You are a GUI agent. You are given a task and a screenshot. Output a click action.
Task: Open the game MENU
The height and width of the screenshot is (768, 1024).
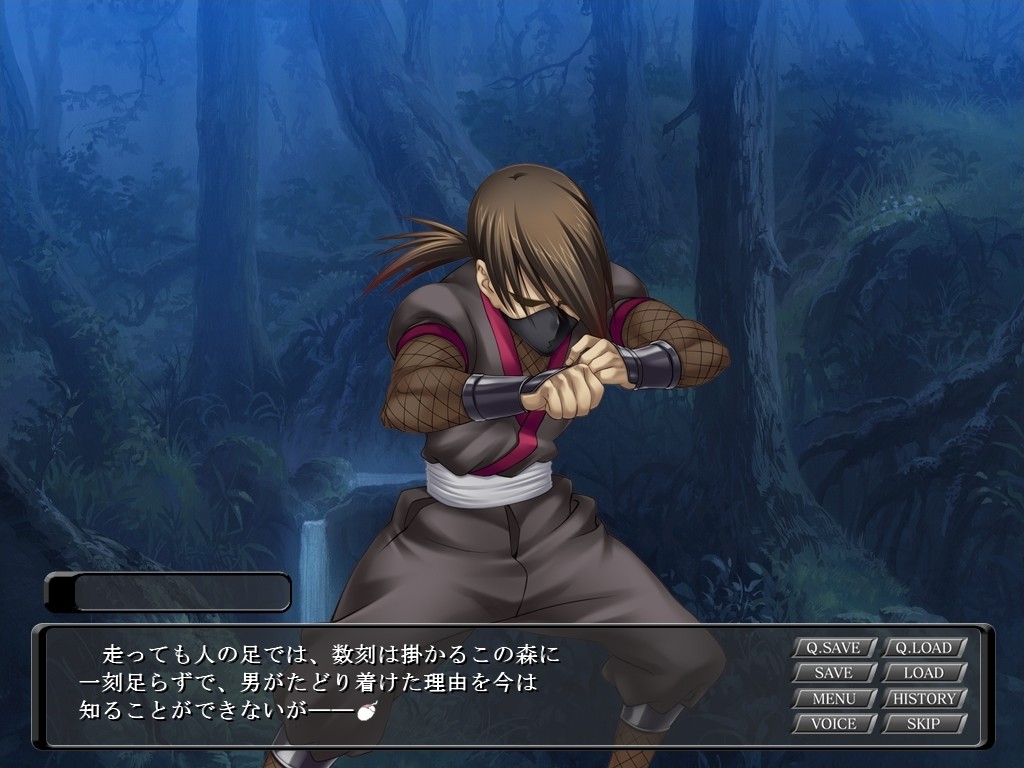834,698
